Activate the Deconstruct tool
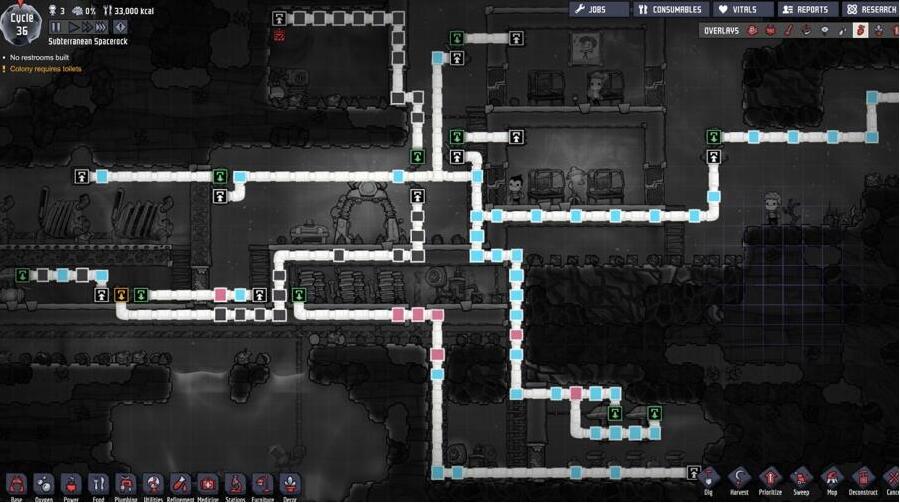This screenshot has height=503, width=900. click(x=863, y=478)
